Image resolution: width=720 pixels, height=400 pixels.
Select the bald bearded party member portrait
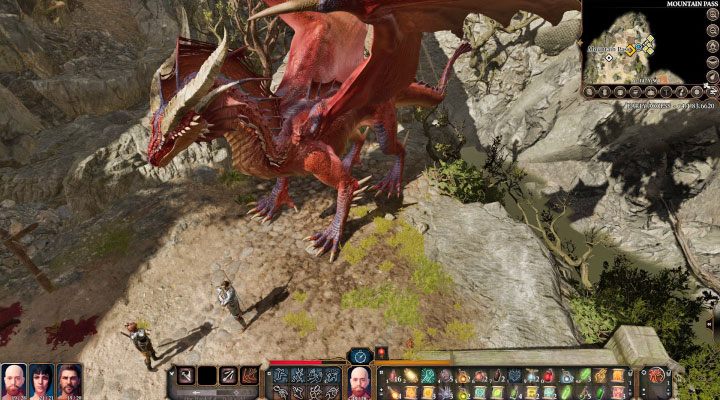coord(14,378)
